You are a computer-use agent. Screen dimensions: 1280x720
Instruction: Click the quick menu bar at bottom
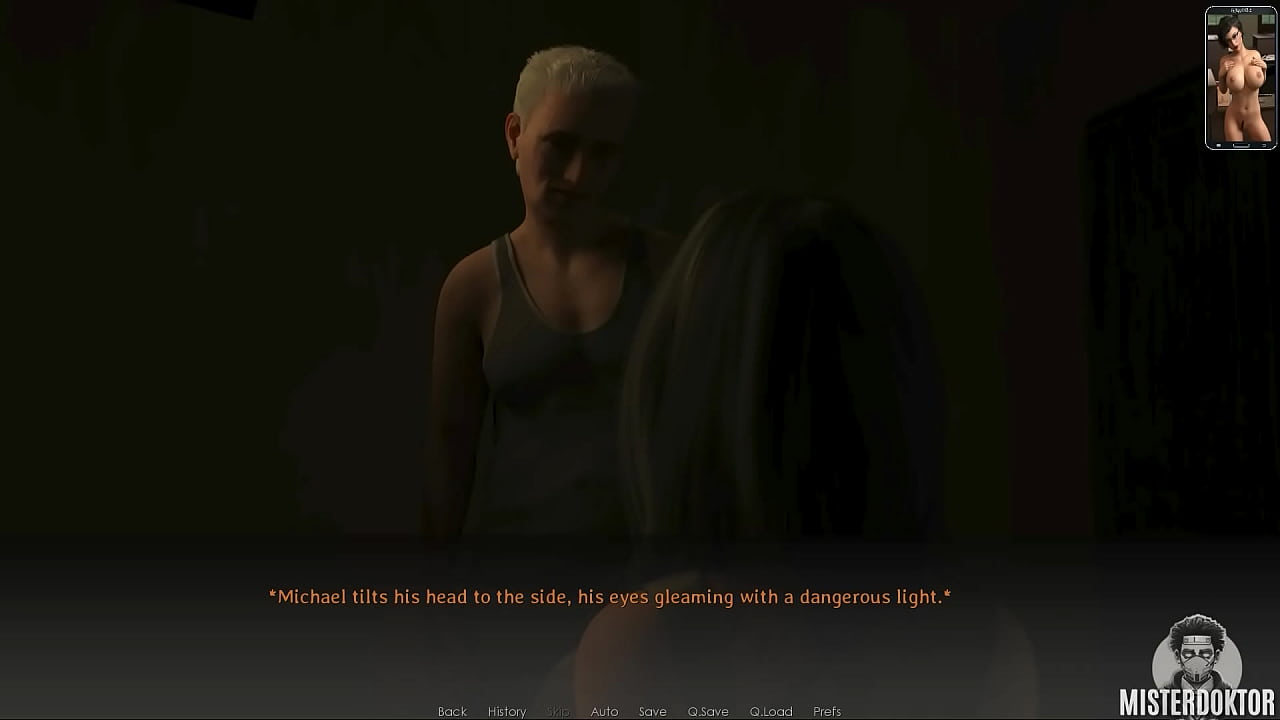click(x=640, y=711)
